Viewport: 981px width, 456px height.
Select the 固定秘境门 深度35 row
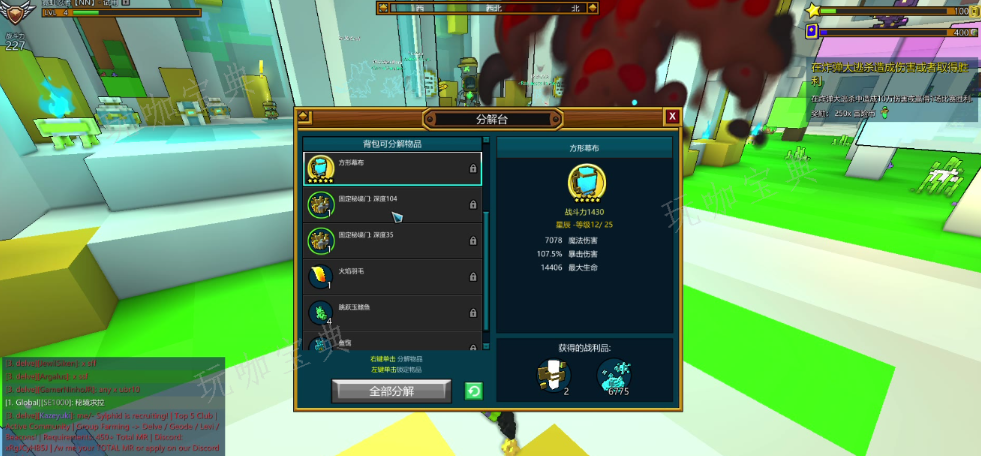pos(392,241)
